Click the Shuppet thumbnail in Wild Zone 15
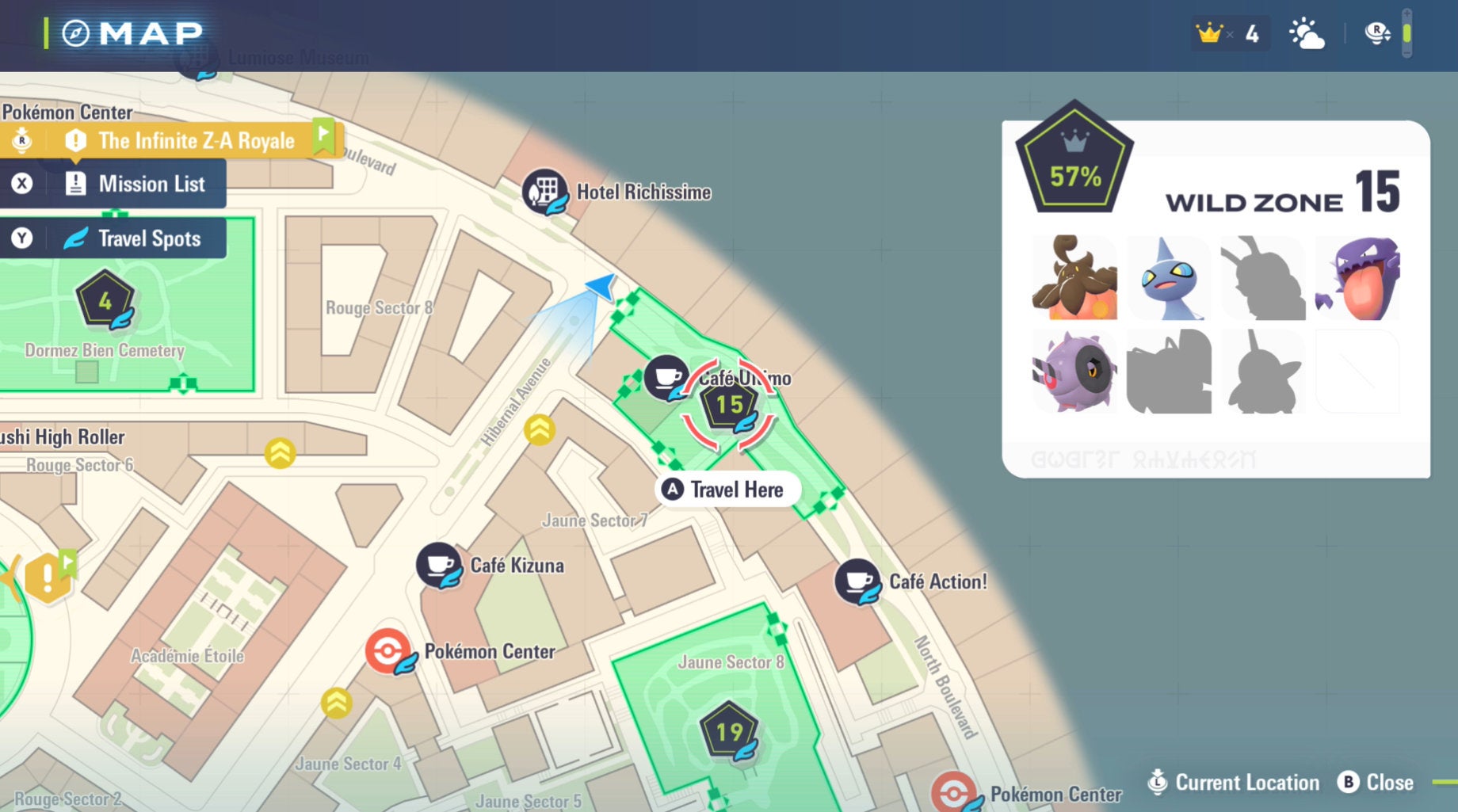This screenshot has width=1458, height=812. coord(1169,279)
